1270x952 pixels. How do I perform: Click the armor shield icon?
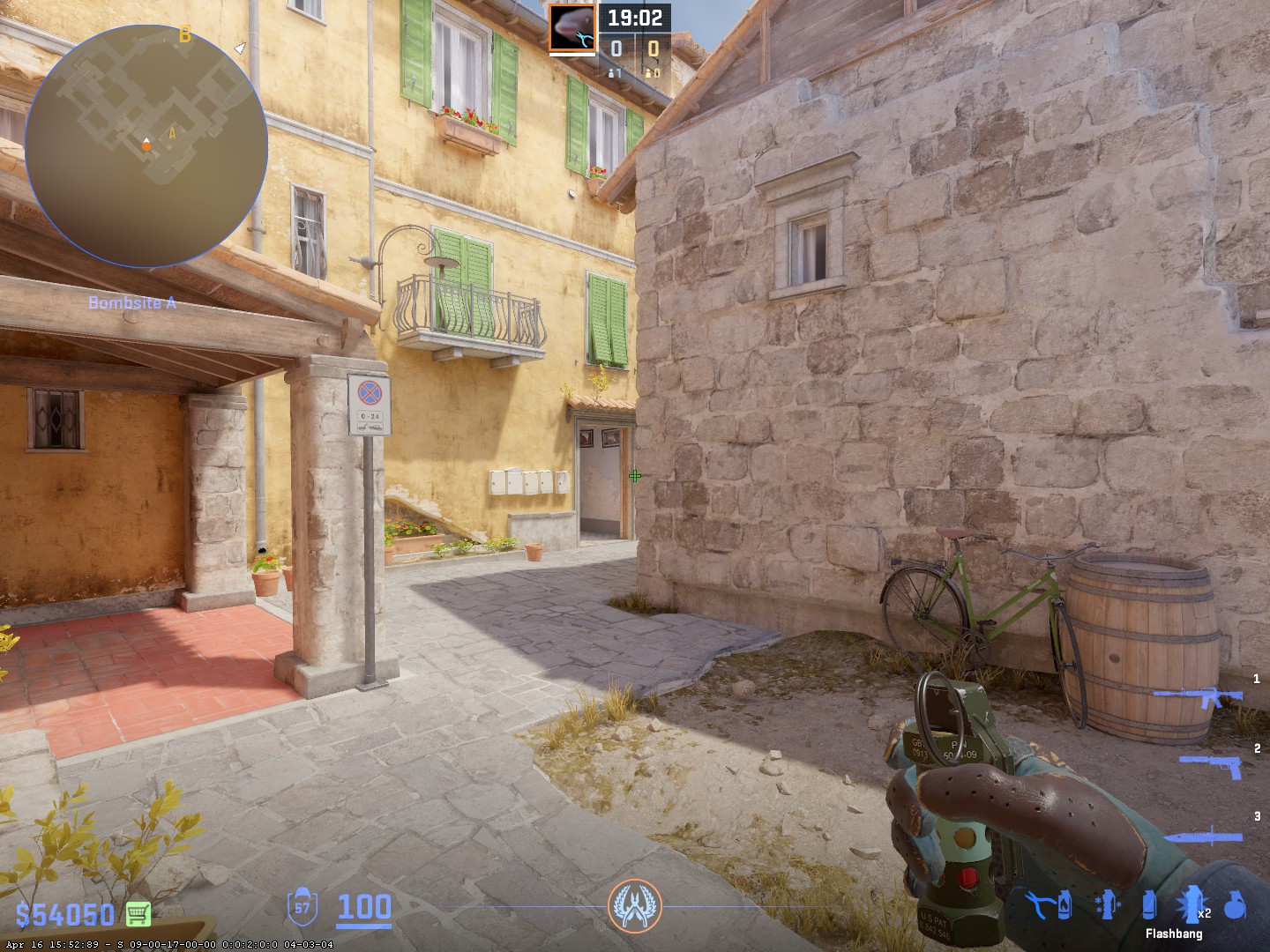click(x=303, y=907)
